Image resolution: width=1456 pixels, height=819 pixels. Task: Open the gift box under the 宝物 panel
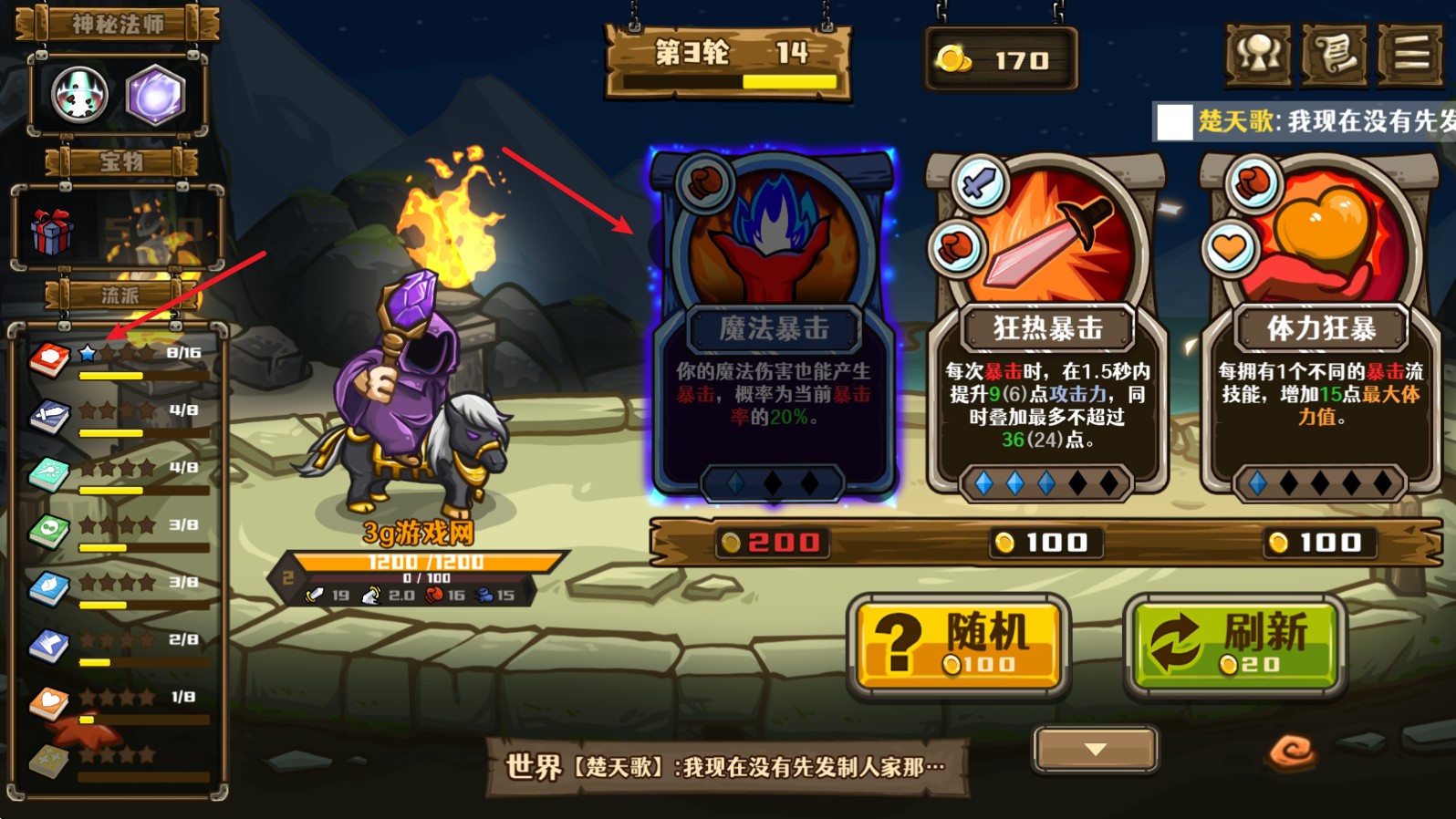55,230
